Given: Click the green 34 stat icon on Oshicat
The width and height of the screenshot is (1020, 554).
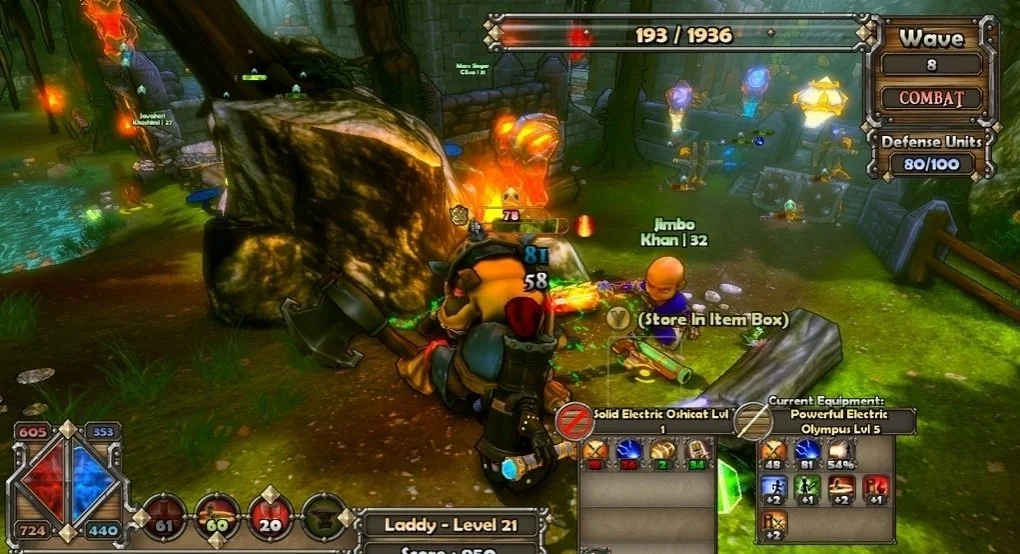Looking at the screenshot, I should (698, 455).
